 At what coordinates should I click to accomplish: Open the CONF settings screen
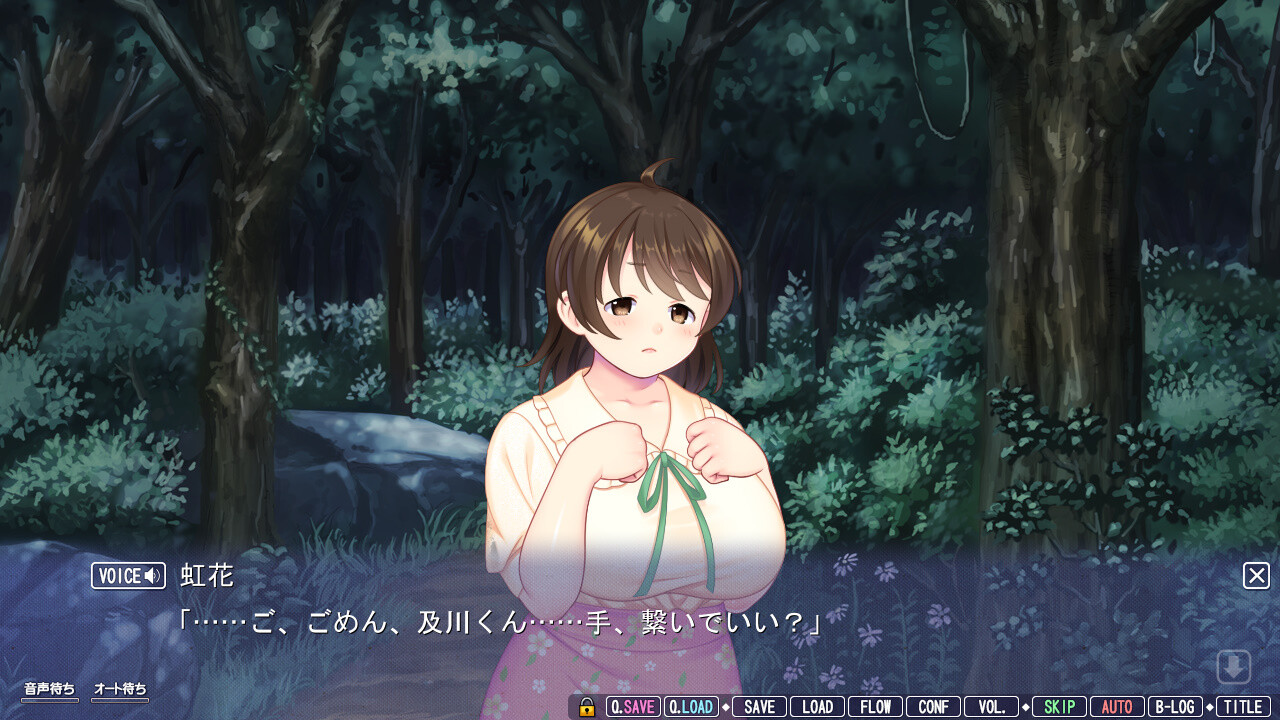pyautogui.click(x=933, y=707)
